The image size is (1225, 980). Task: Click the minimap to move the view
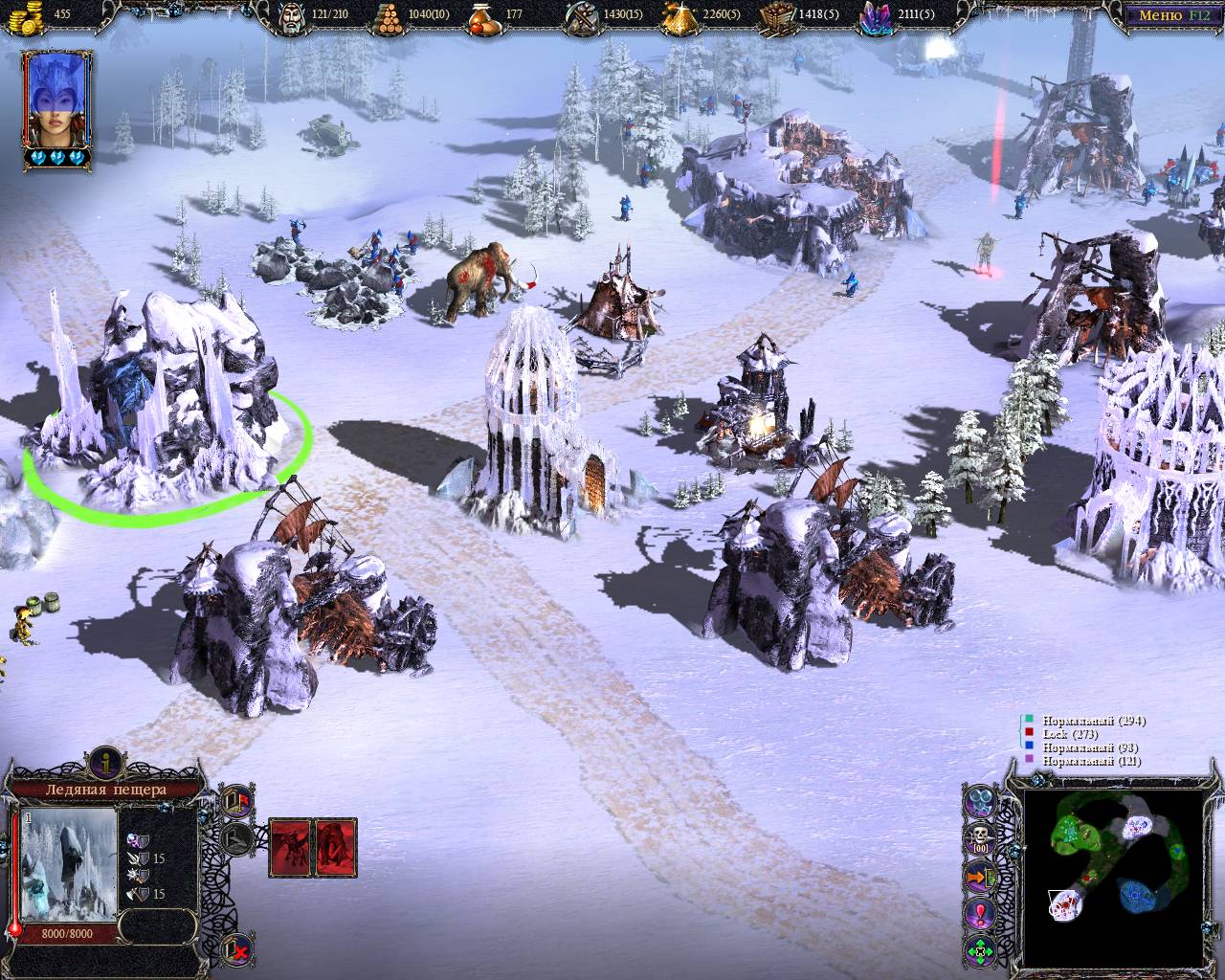pos(1110,876)
